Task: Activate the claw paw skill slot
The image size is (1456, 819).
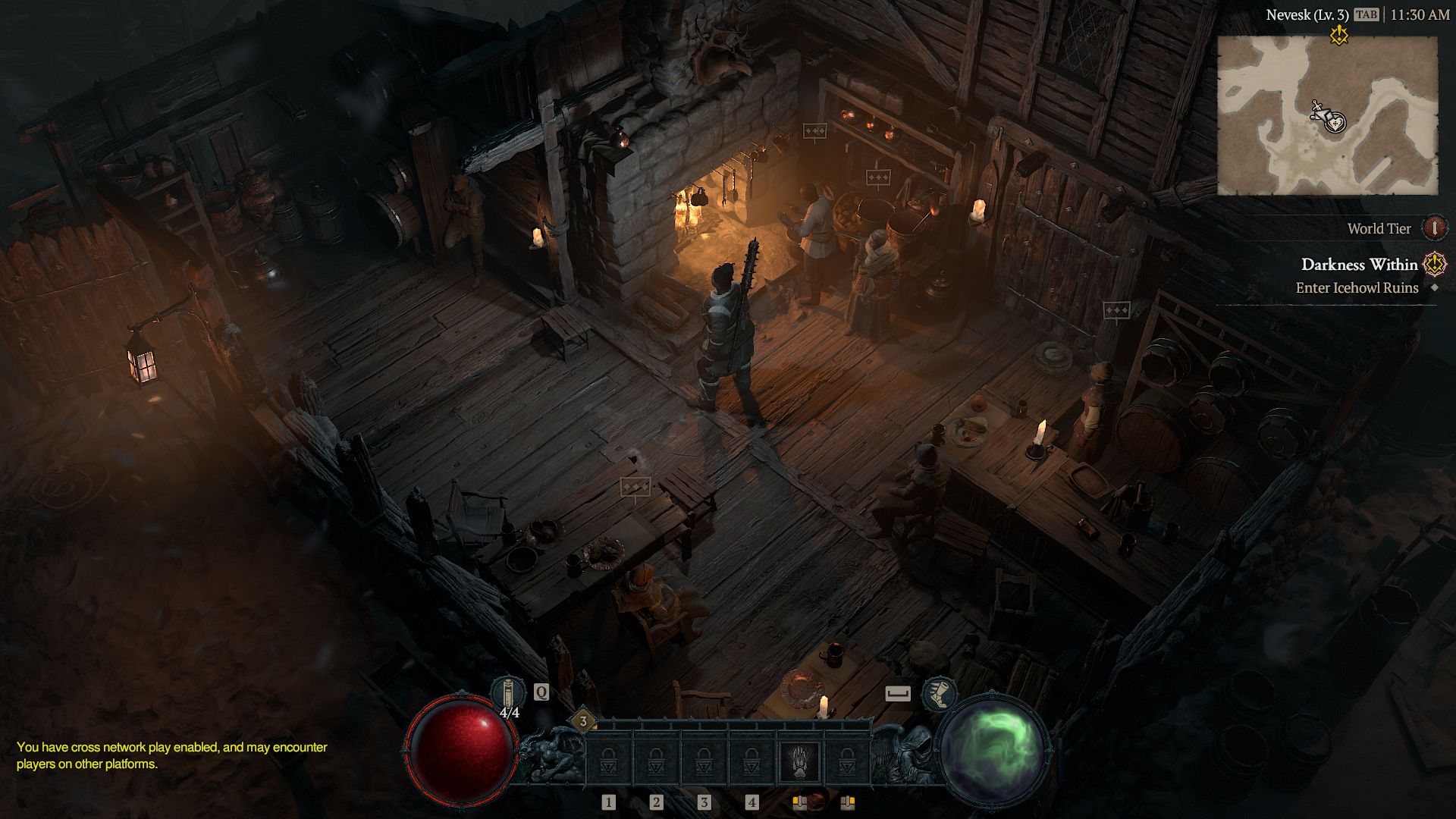Action: coord(799,762)
